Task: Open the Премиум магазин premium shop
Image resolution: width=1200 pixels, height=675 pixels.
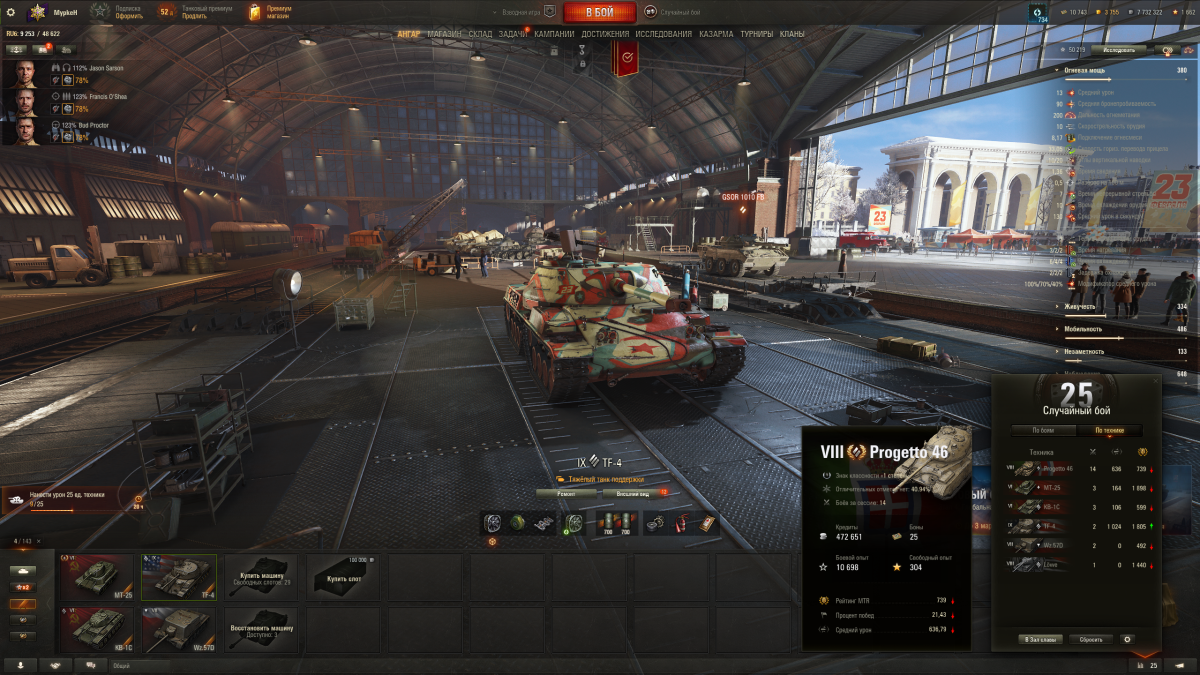Action: pos(271,12)
